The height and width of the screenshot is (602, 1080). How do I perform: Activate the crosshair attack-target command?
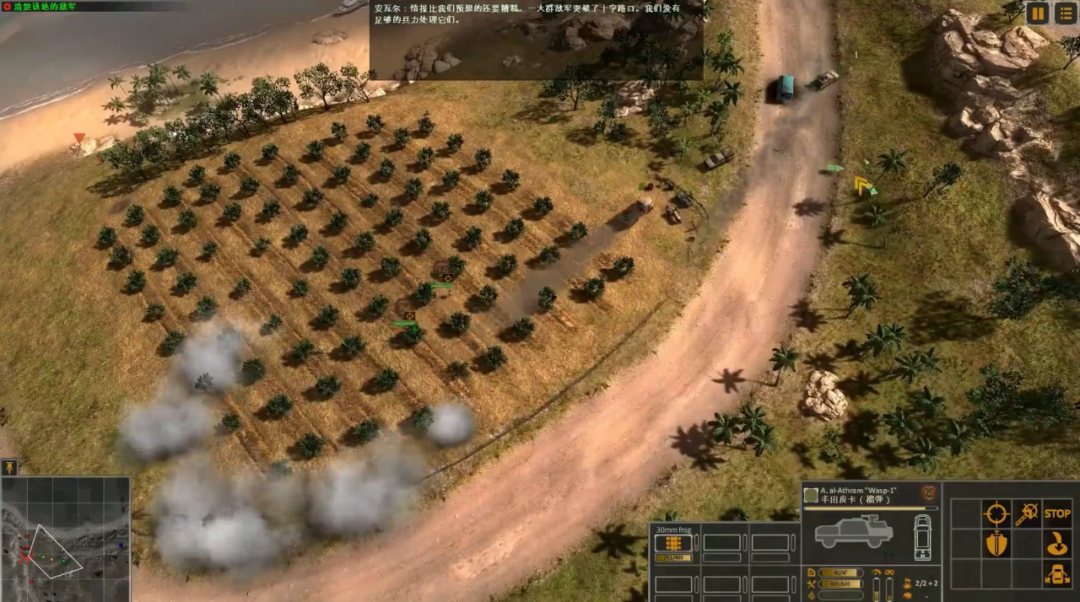click(995, 514)
